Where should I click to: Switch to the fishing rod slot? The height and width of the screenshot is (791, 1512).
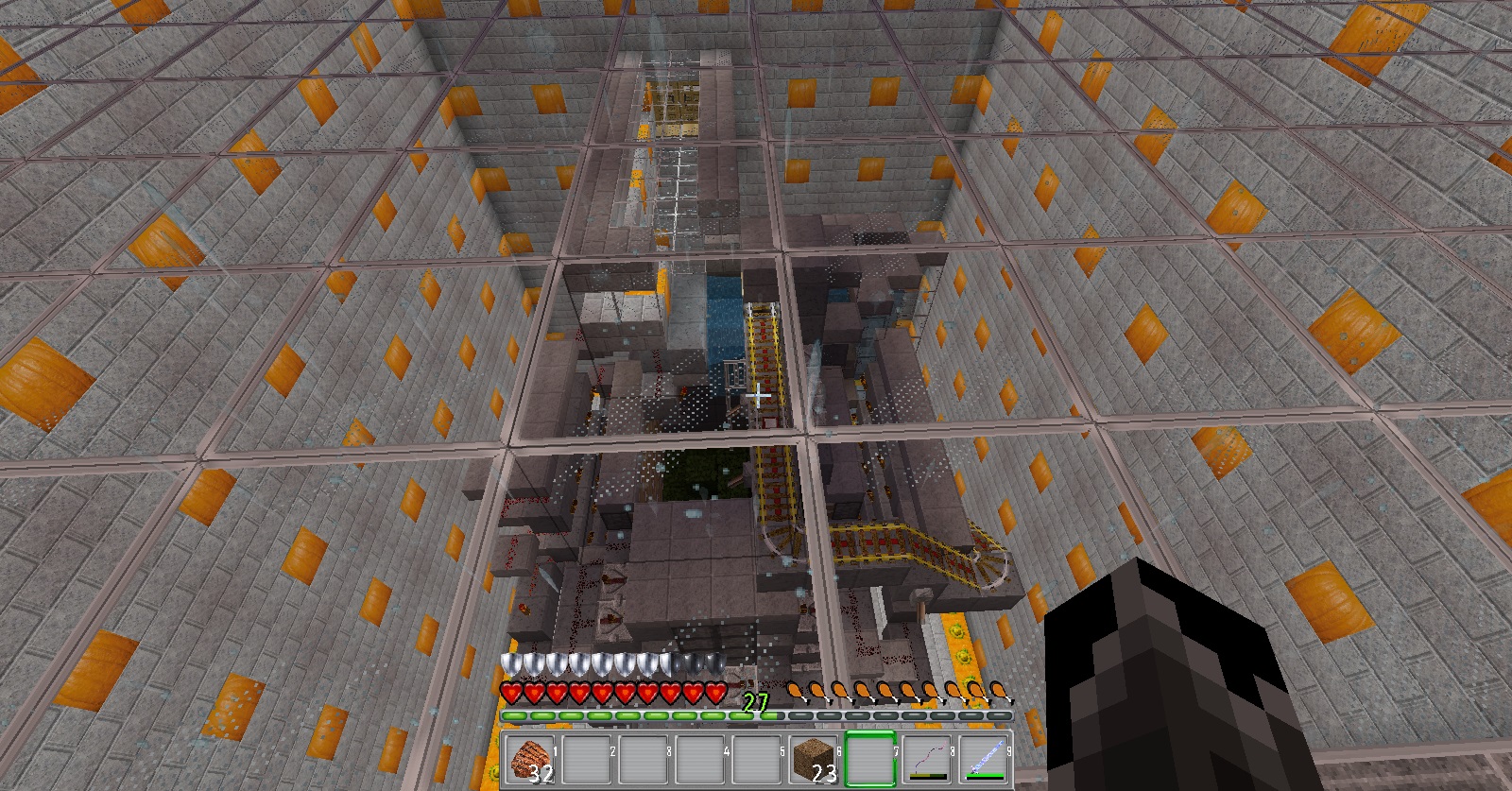point(927,759)
